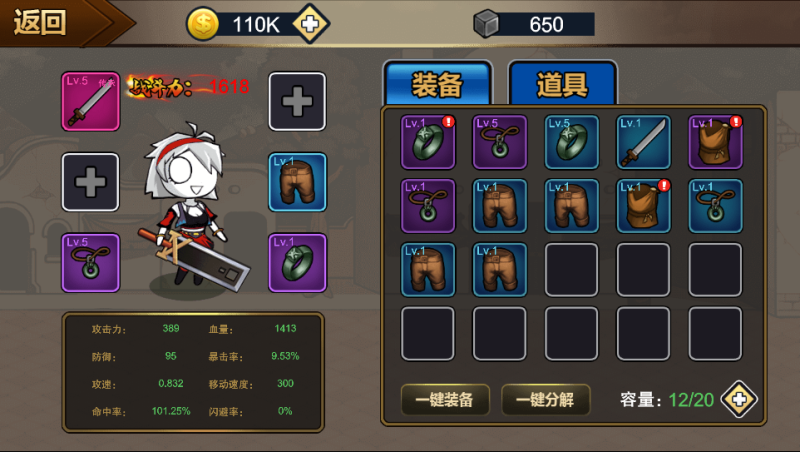This screenshot has height=452, width=800.
Task: Select the blue Lv.5 ring in inventory
Action: (x=572, y=143)
